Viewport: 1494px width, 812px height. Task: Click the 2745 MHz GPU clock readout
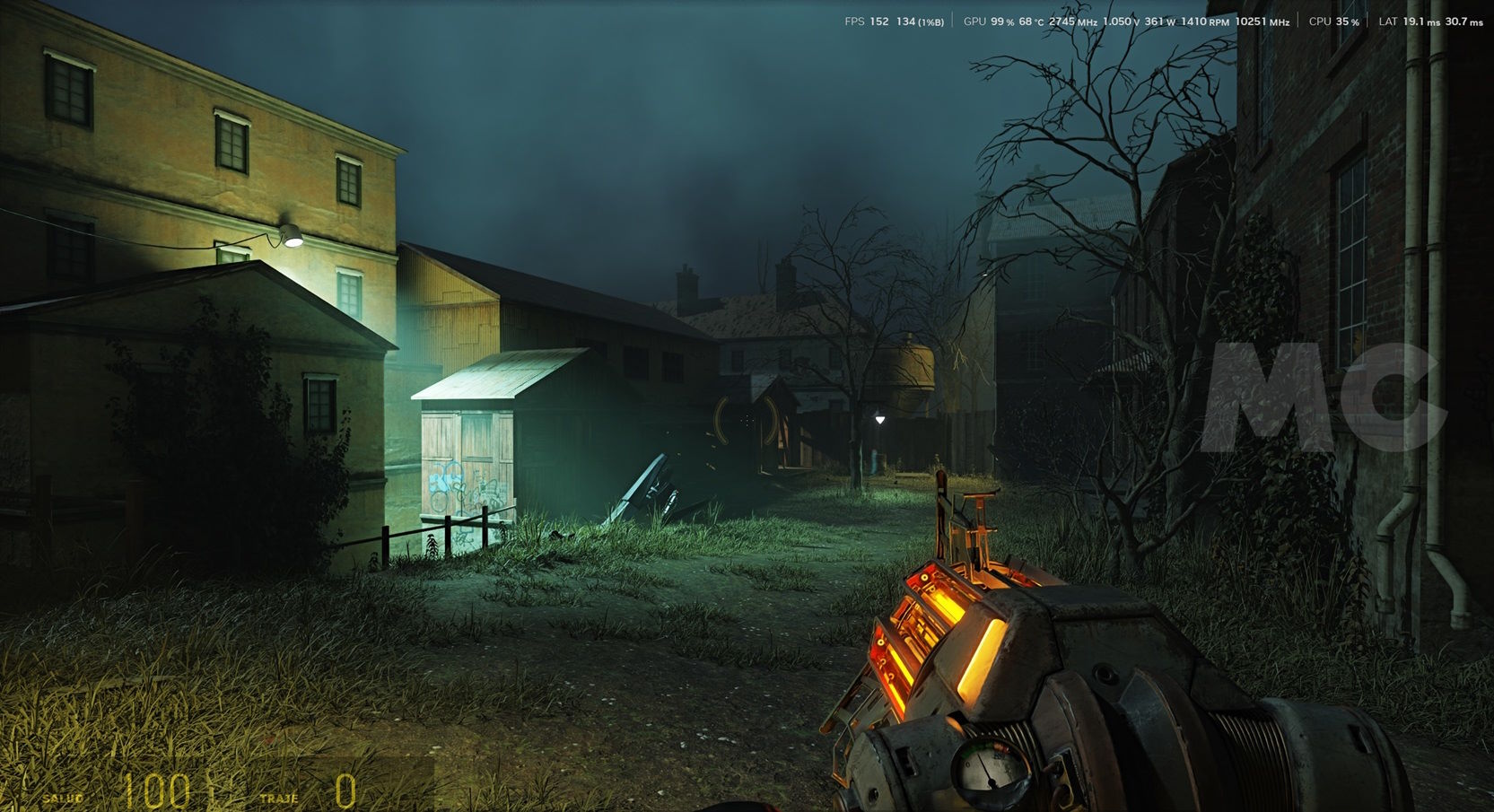tap(1072, 21)
